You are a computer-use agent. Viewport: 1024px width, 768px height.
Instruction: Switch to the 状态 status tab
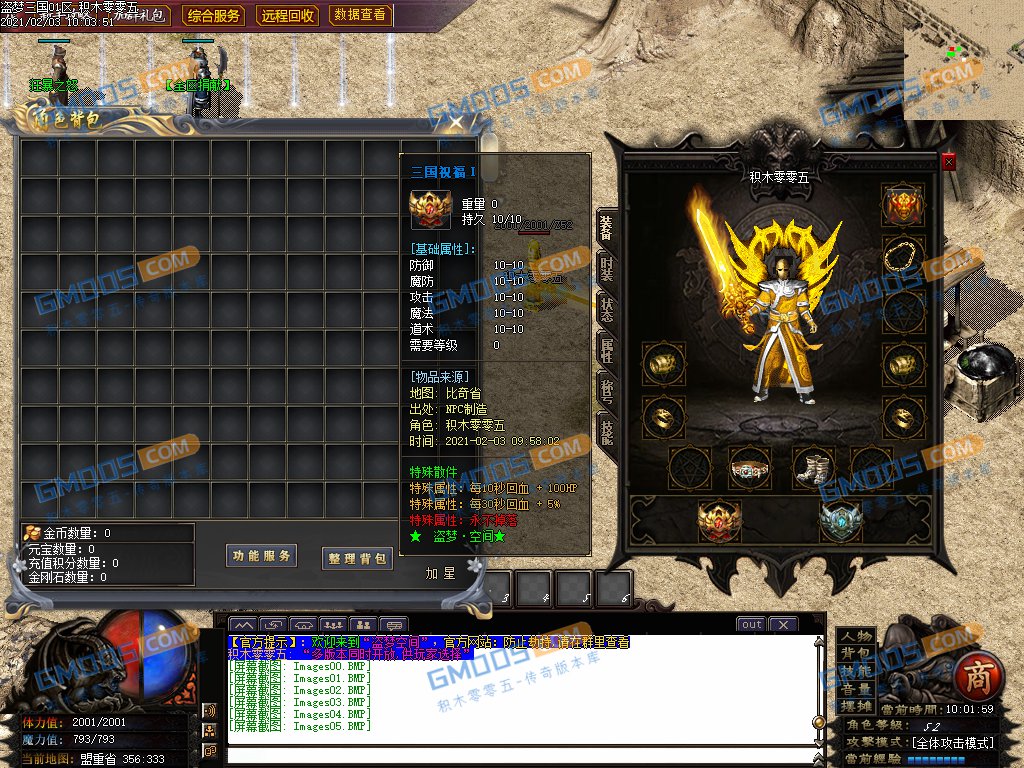click(607, 308)
